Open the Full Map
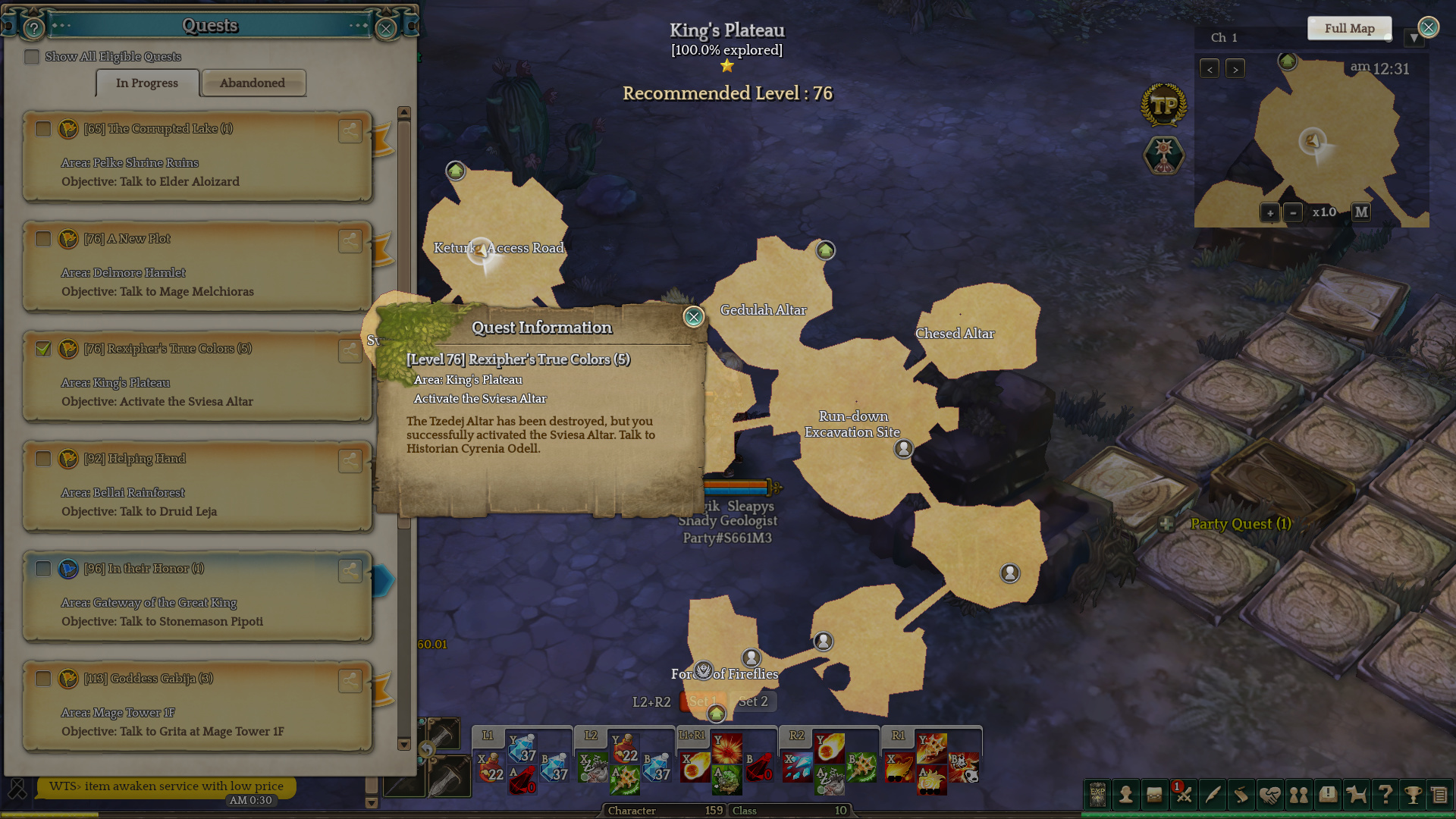 [1349, 29]
